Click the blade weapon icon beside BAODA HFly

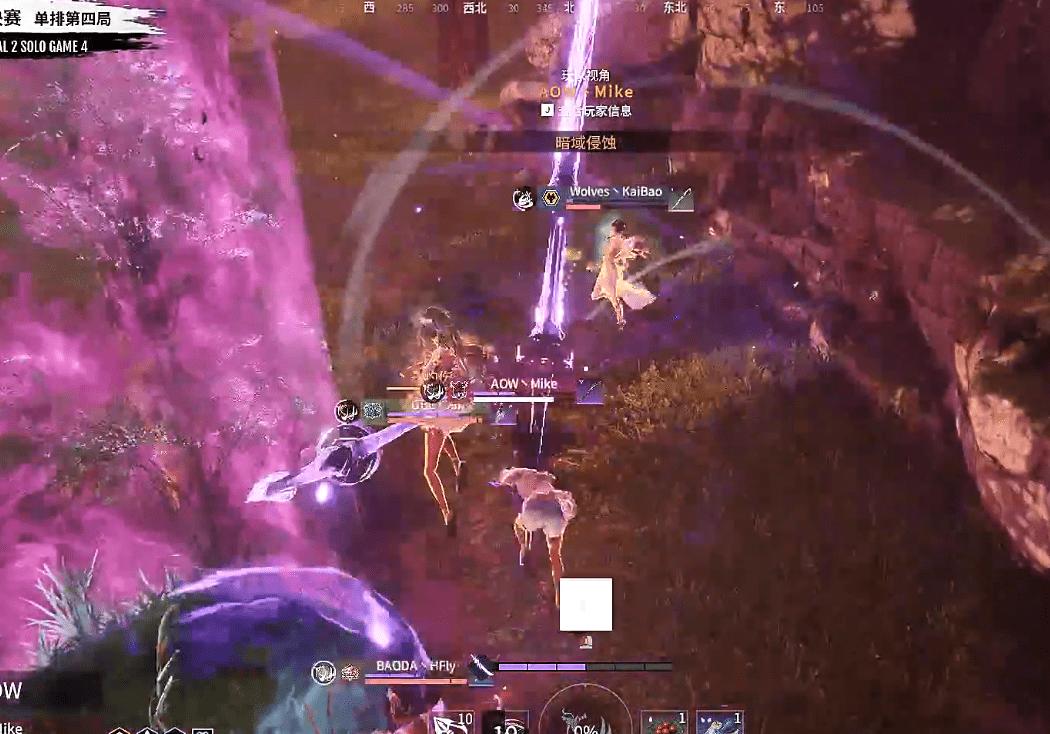(x=482, y=668)
